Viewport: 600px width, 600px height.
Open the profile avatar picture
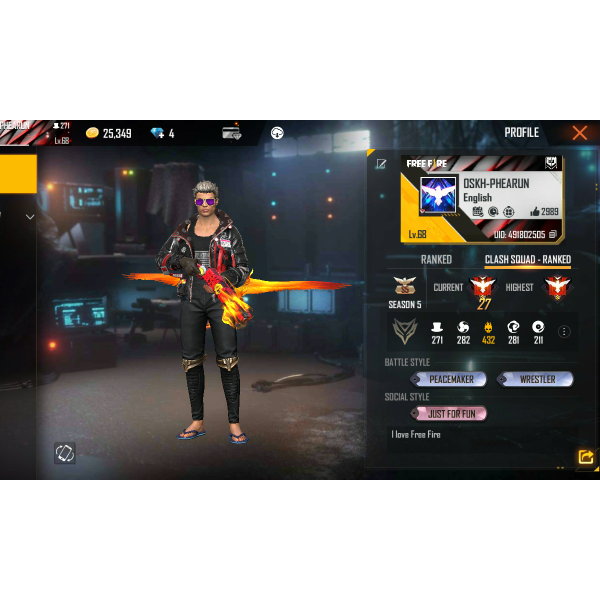tap(438, 196)
